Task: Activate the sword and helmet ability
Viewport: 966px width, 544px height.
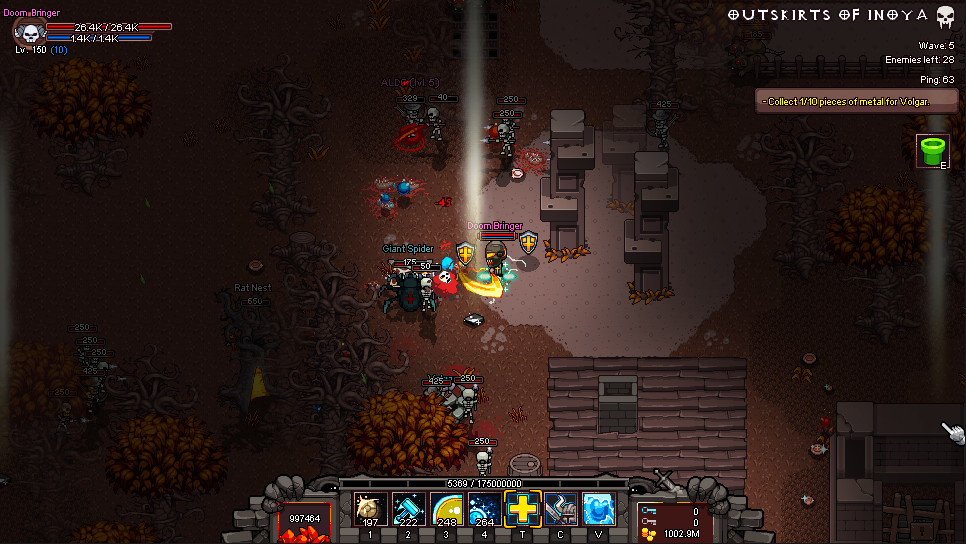Action: [x=560, y=510]
